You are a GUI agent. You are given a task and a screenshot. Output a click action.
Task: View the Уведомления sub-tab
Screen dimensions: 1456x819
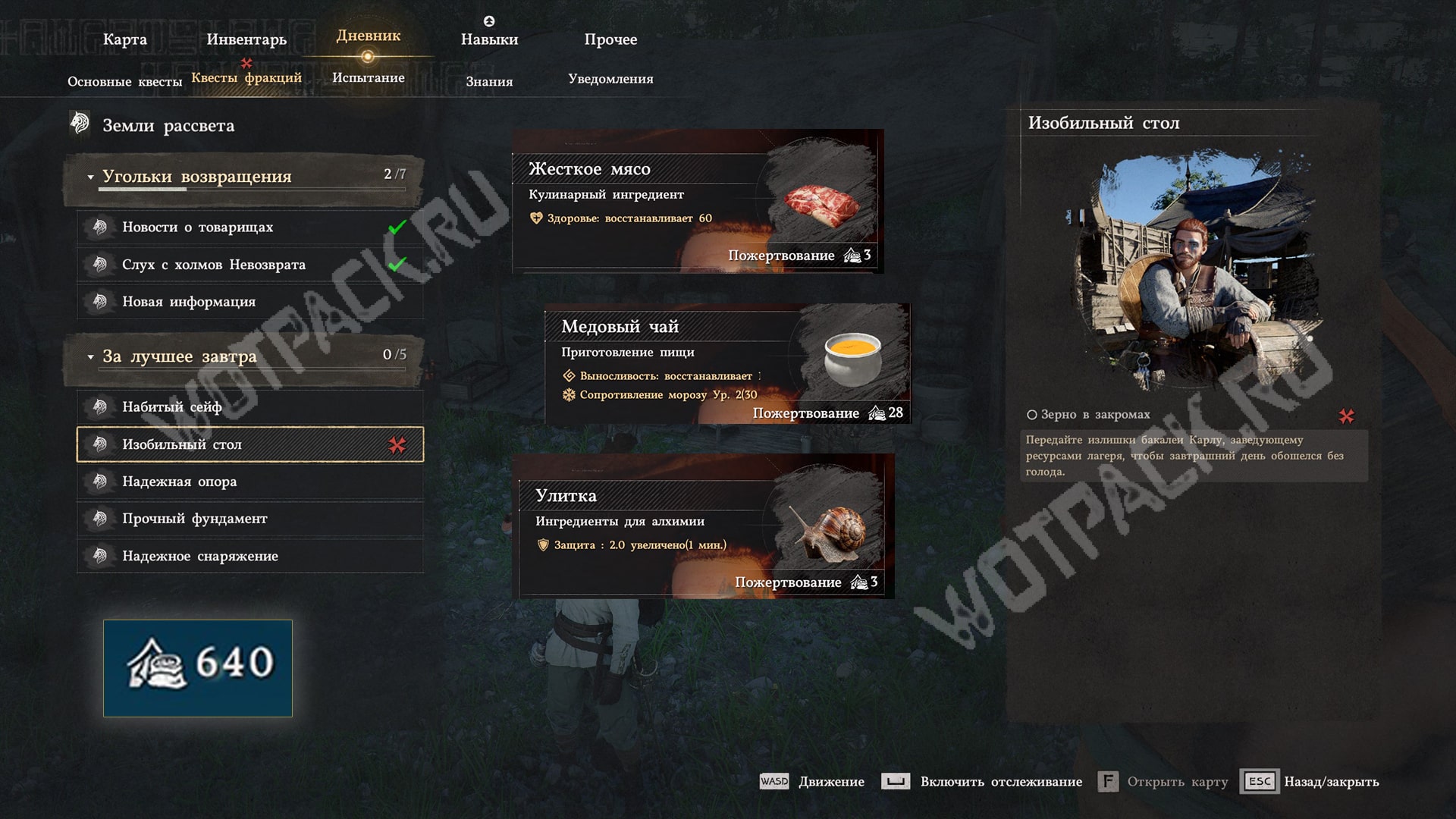610,79
